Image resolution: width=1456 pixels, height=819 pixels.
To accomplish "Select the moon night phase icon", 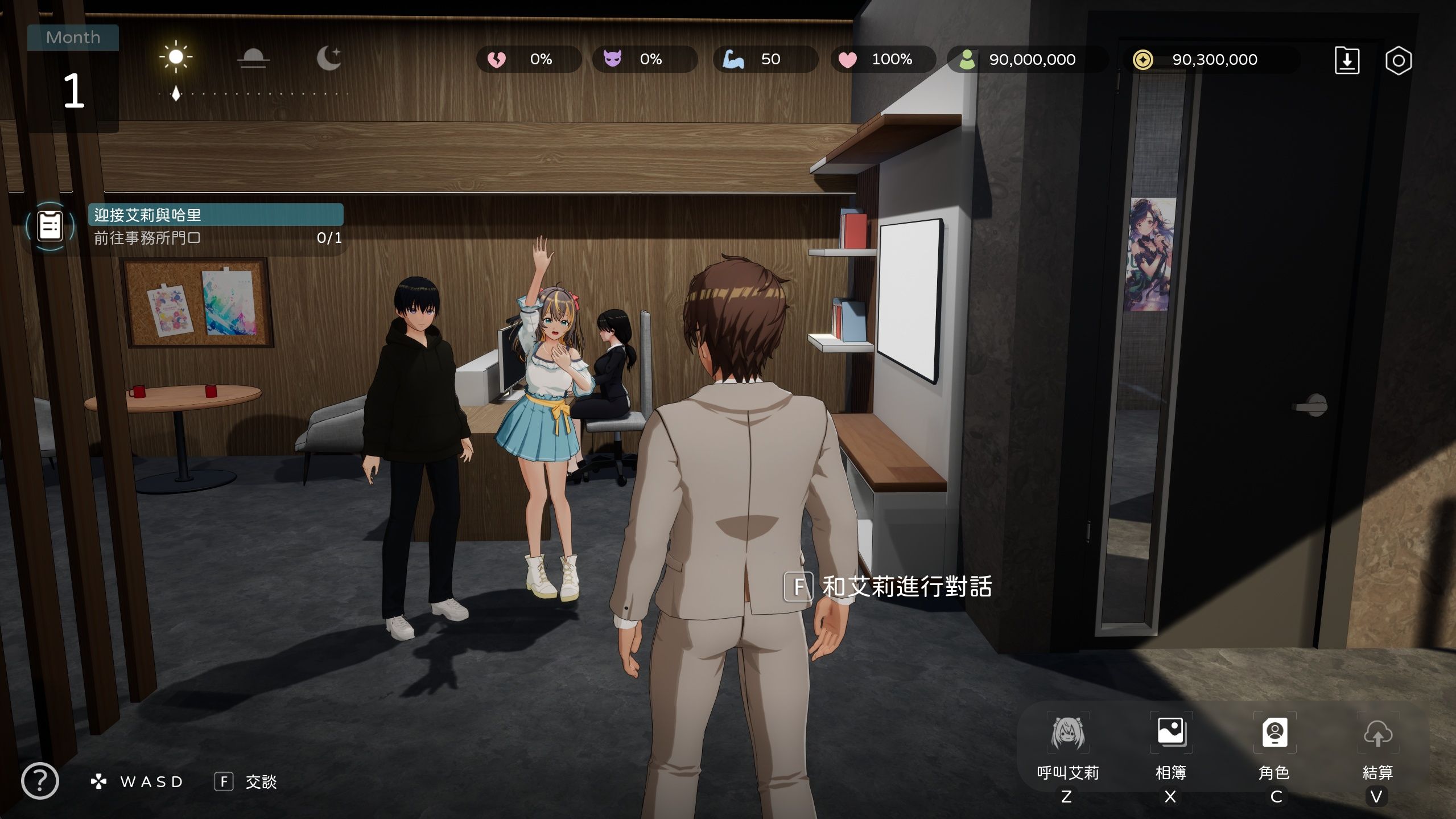I will point(329,58).
